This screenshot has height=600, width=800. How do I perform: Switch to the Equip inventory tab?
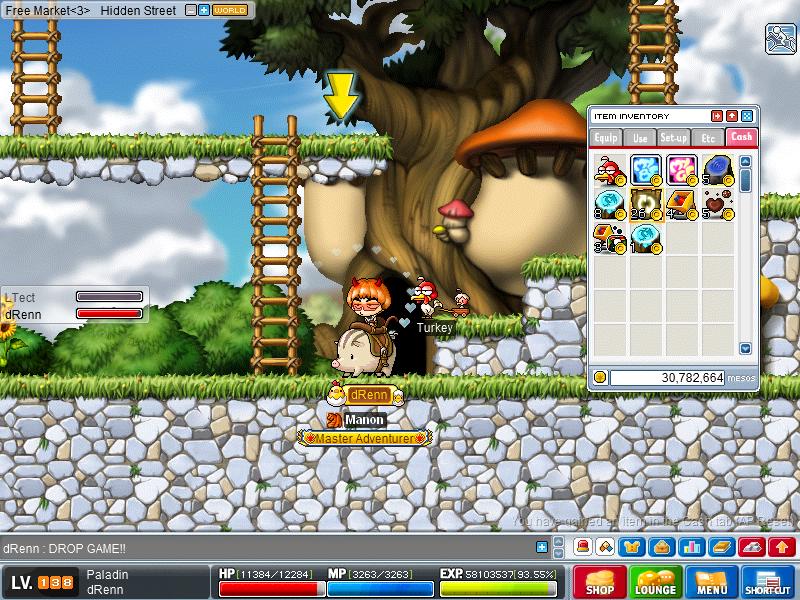606,137
